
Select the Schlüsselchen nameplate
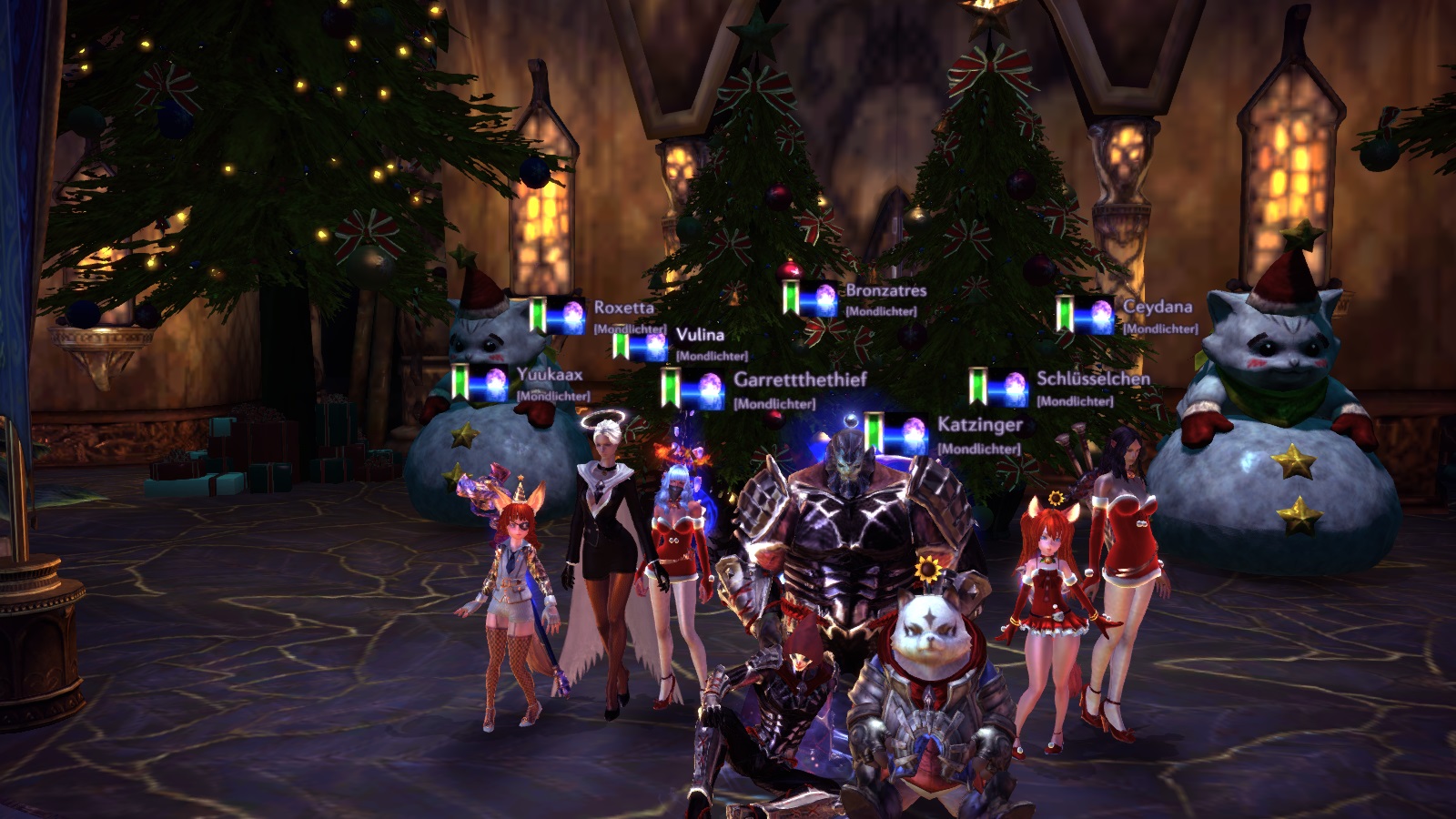(1093, 379)
